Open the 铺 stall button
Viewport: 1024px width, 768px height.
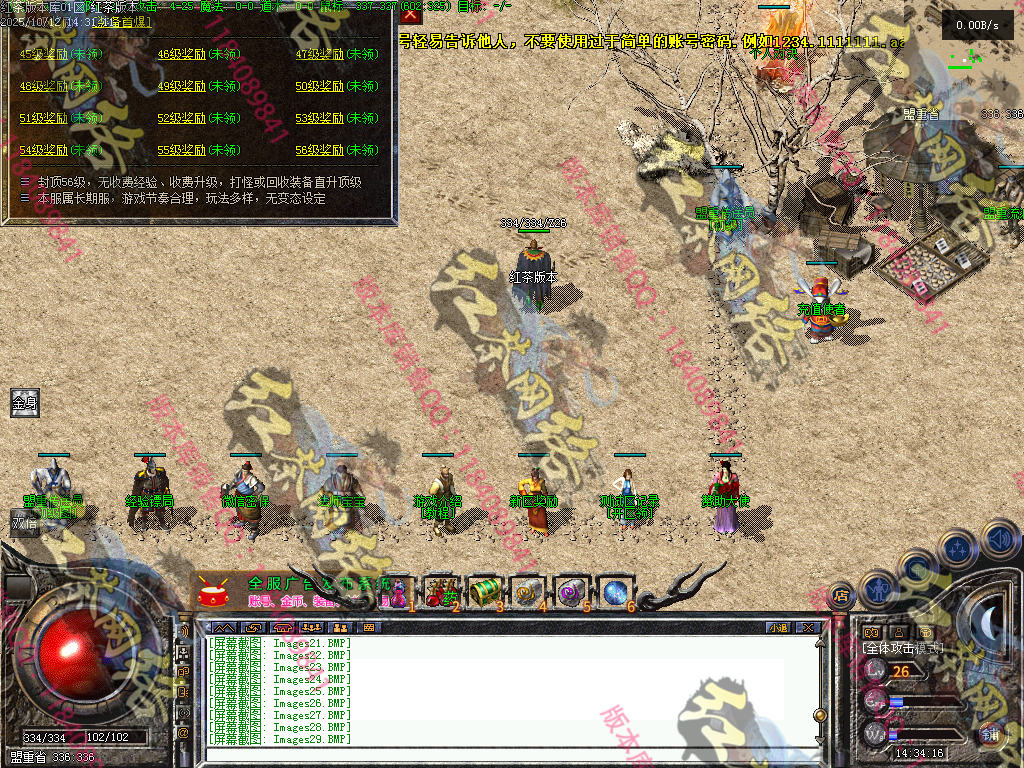pyautogui.click(x=989, y=733)
